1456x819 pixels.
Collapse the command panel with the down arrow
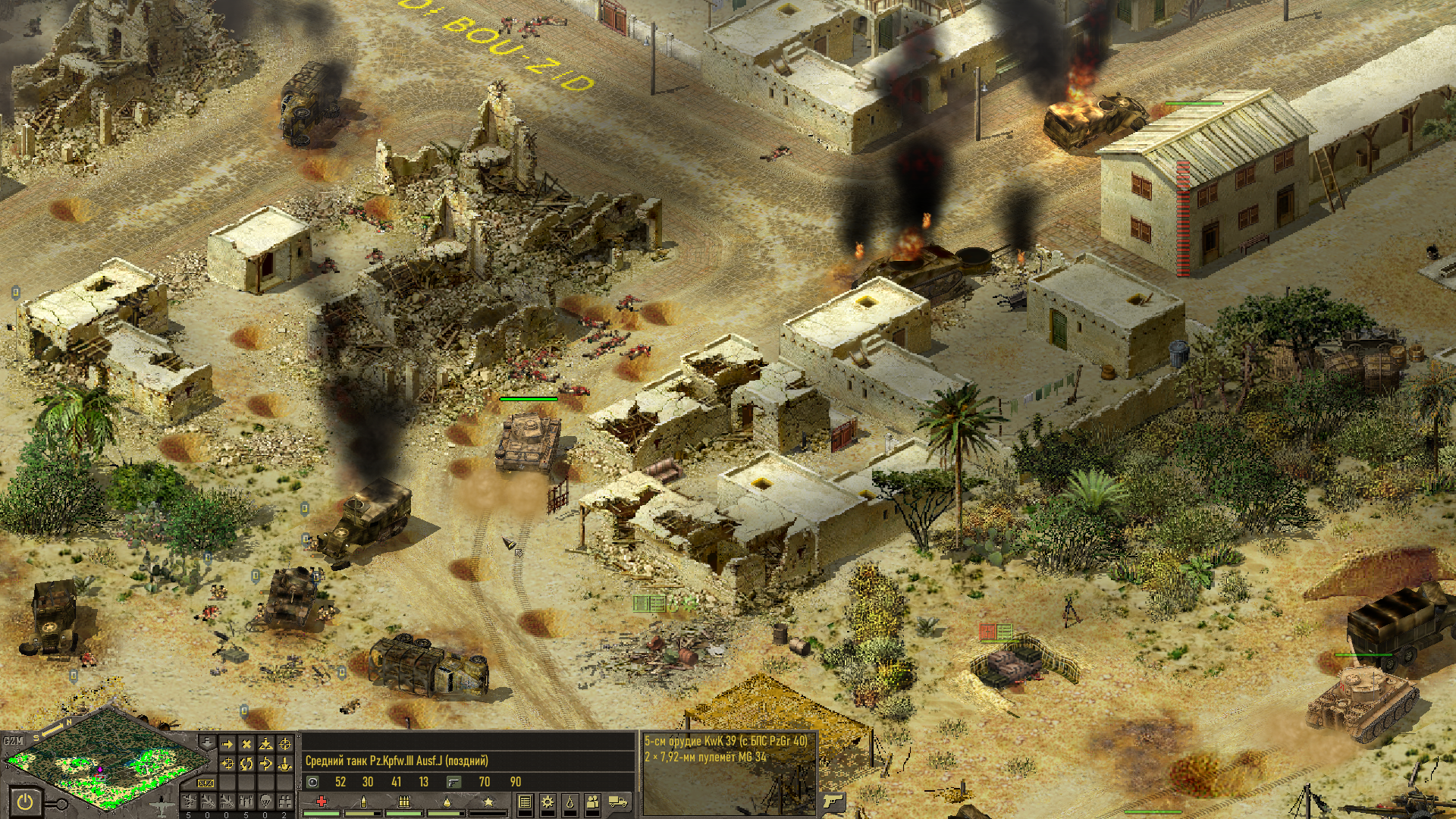click(206, 741)
